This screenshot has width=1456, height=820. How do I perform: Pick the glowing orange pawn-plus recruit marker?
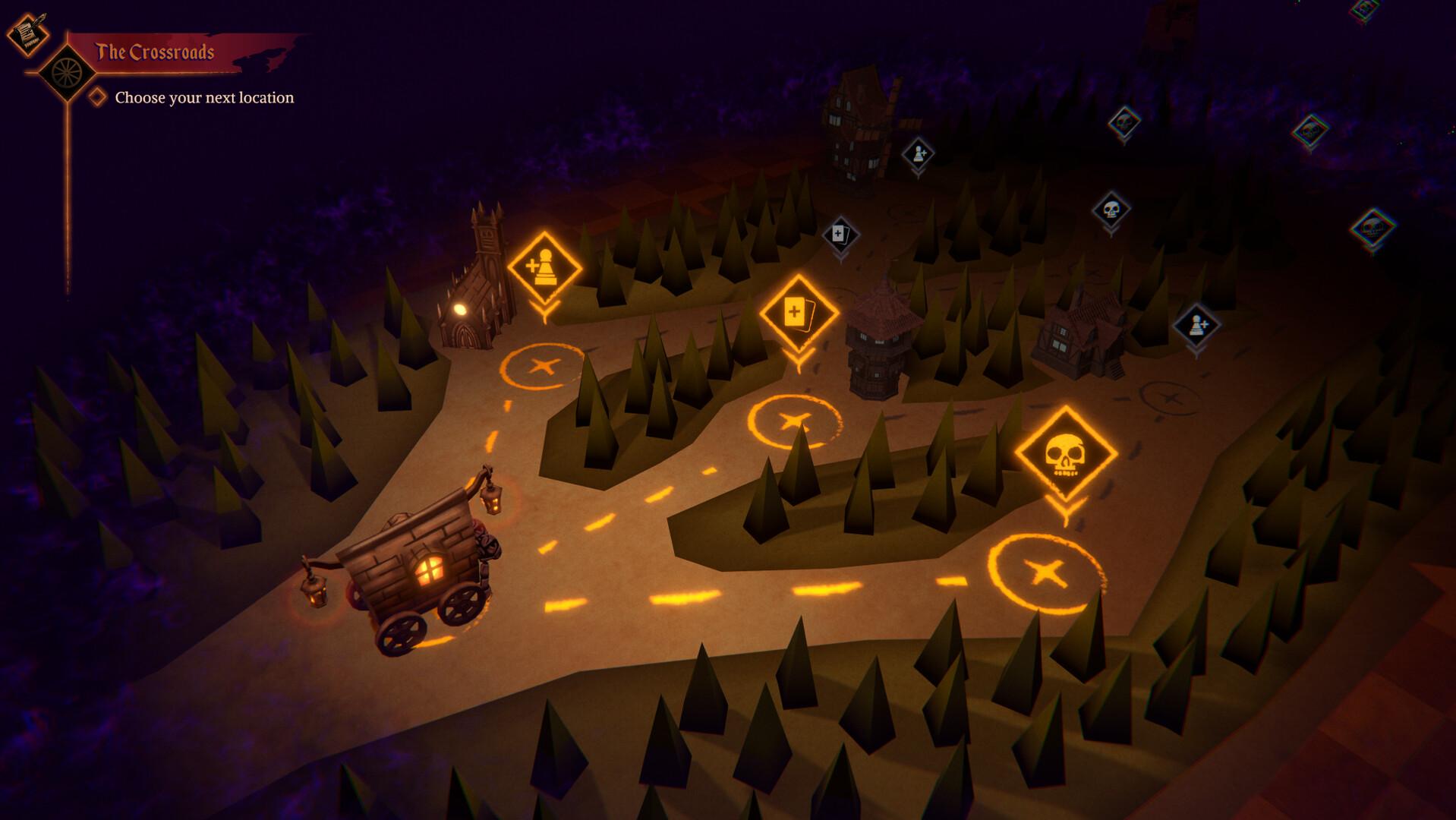(x=544, y=267)
